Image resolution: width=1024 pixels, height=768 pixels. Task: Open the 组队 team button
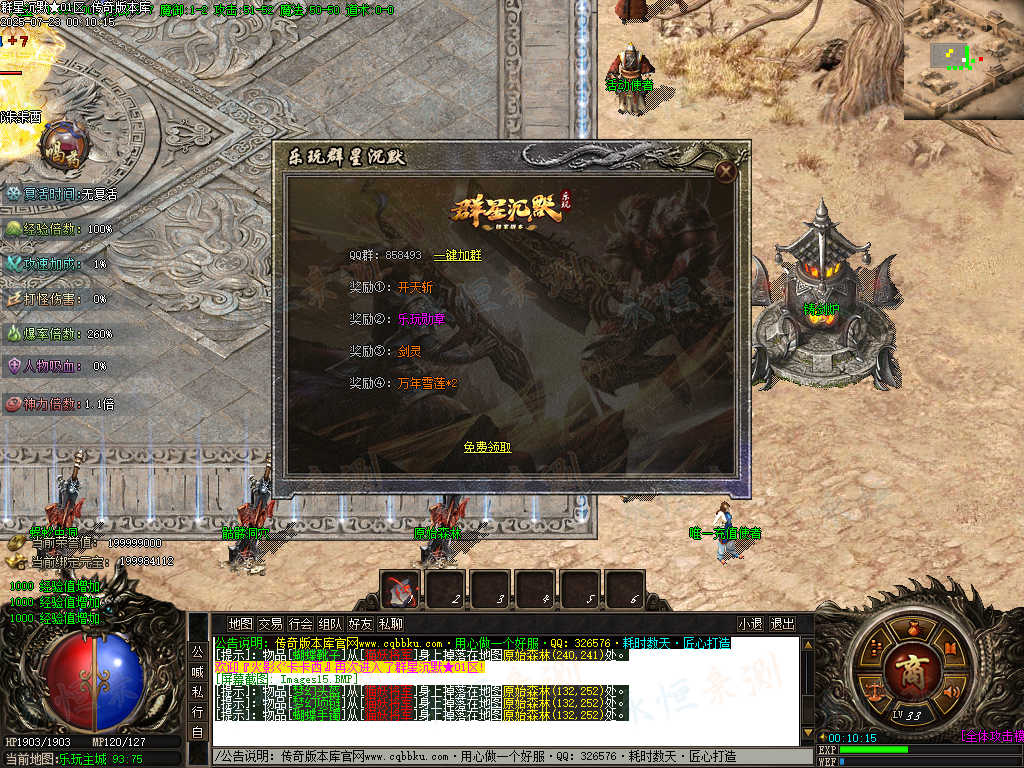pos(330,624)
